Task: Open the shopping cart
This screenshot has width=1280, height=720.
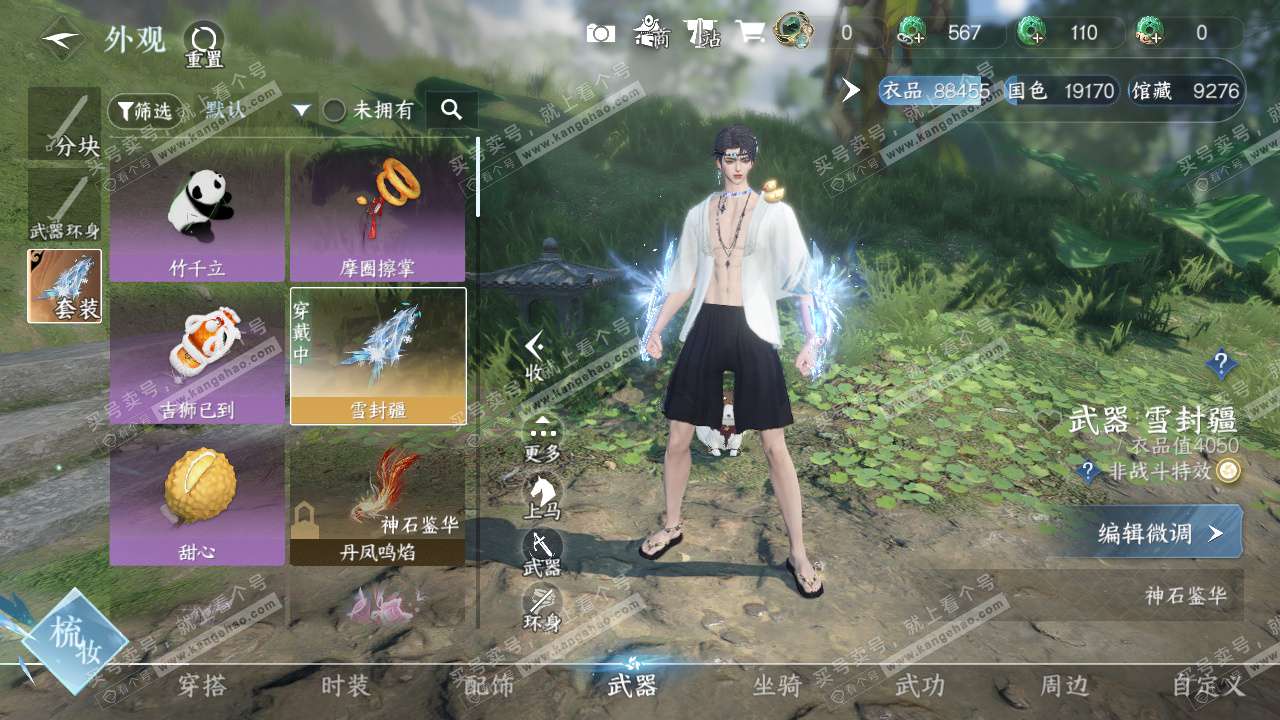Action: (x=750, y=33)
